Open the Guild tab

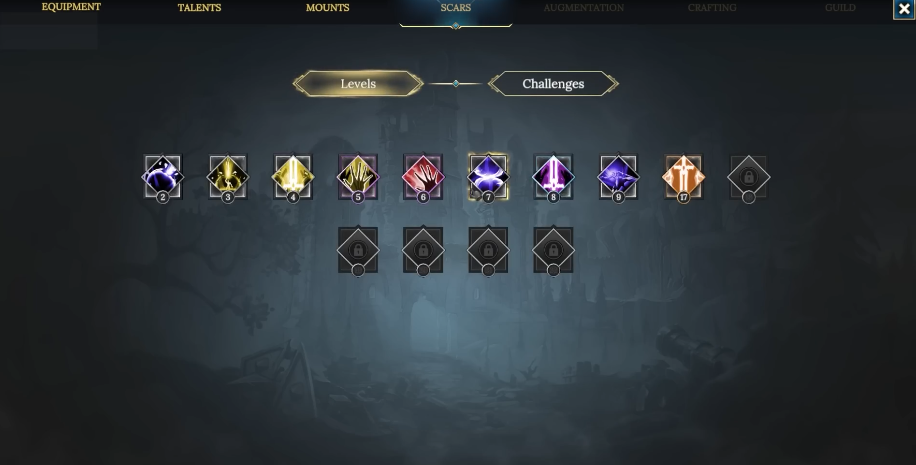tap(840, 8)
